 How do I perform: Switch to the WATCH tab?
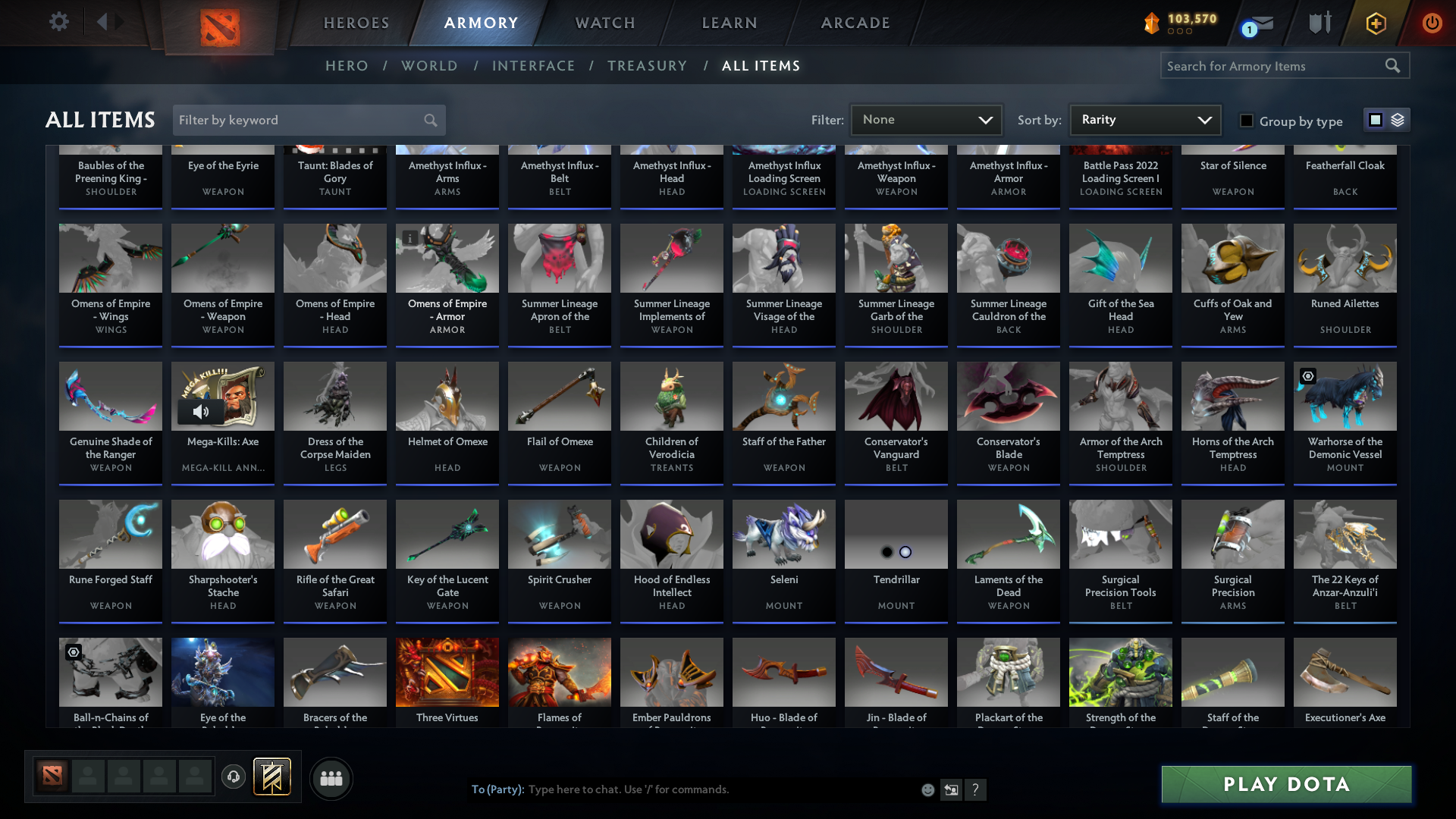click(604, 23)
